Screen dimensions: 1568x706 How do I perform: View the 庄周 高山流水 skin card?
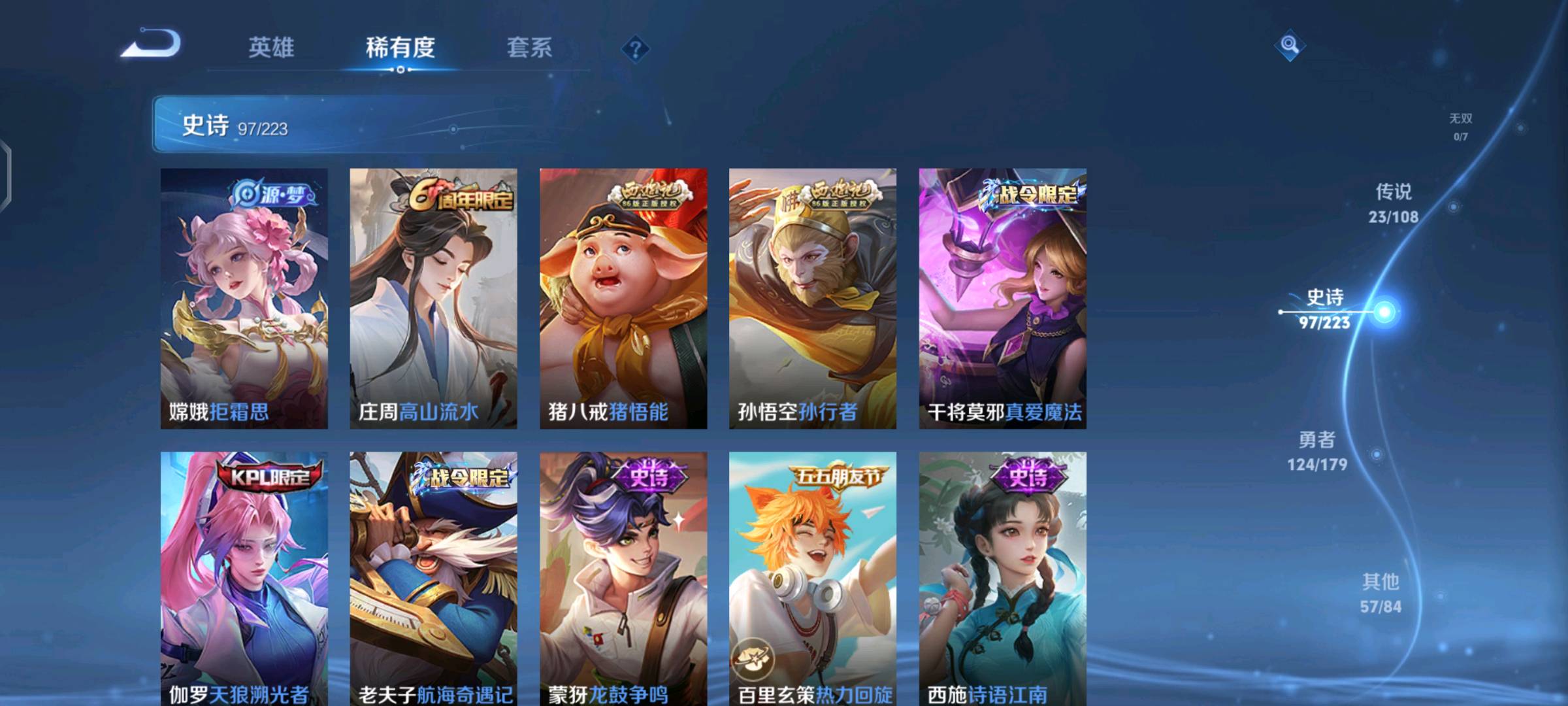433,298
